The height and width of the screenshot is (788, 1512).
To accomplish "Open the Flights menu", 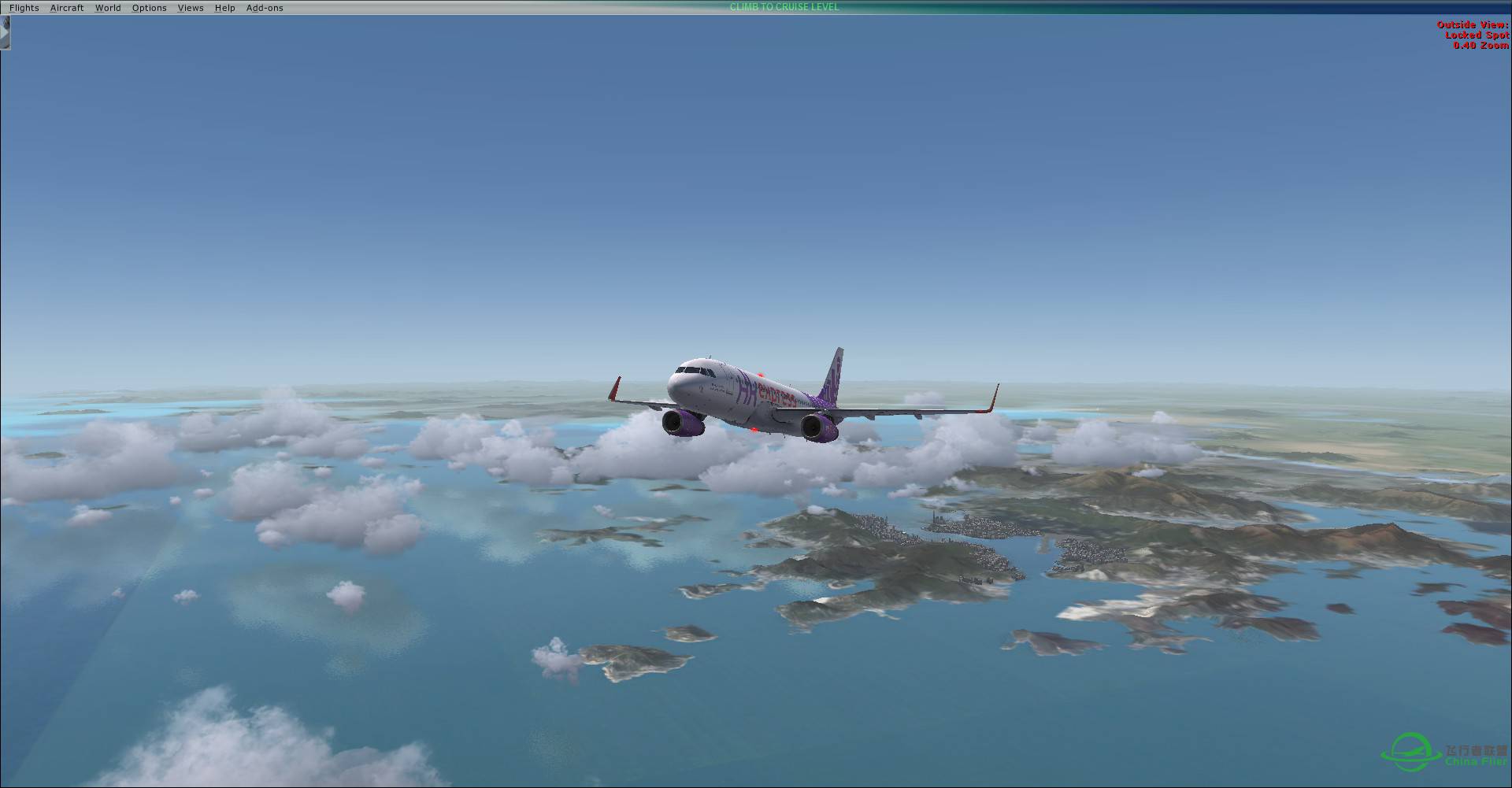I will pos(24,8).
